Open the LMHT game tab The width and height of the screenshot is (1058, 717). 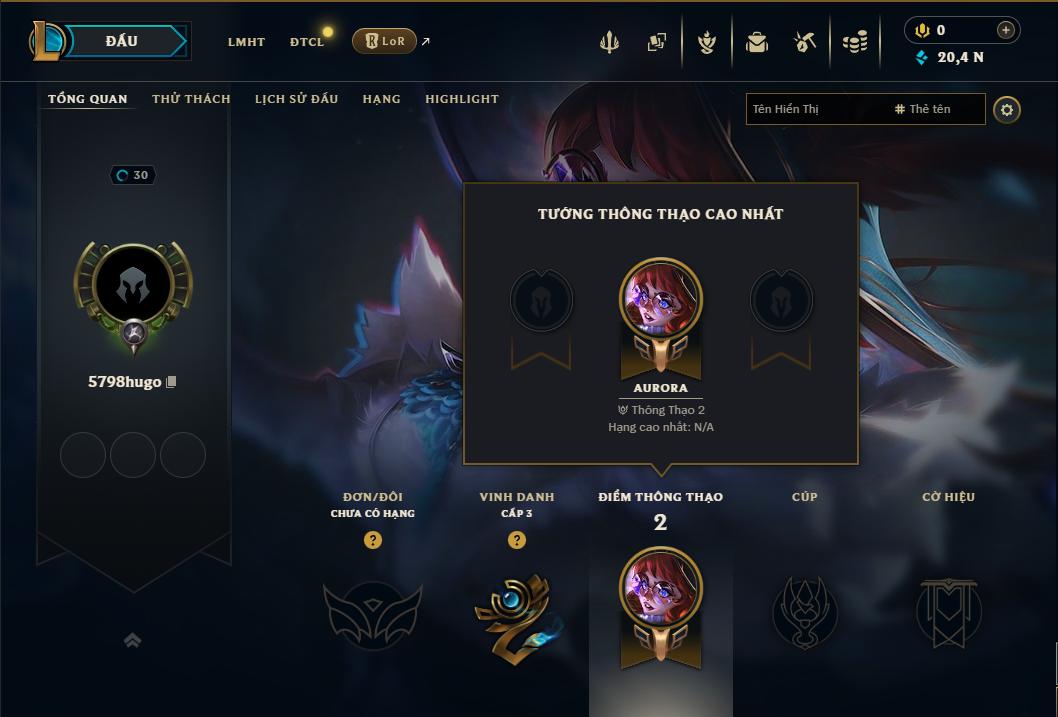tap(246, 42)
